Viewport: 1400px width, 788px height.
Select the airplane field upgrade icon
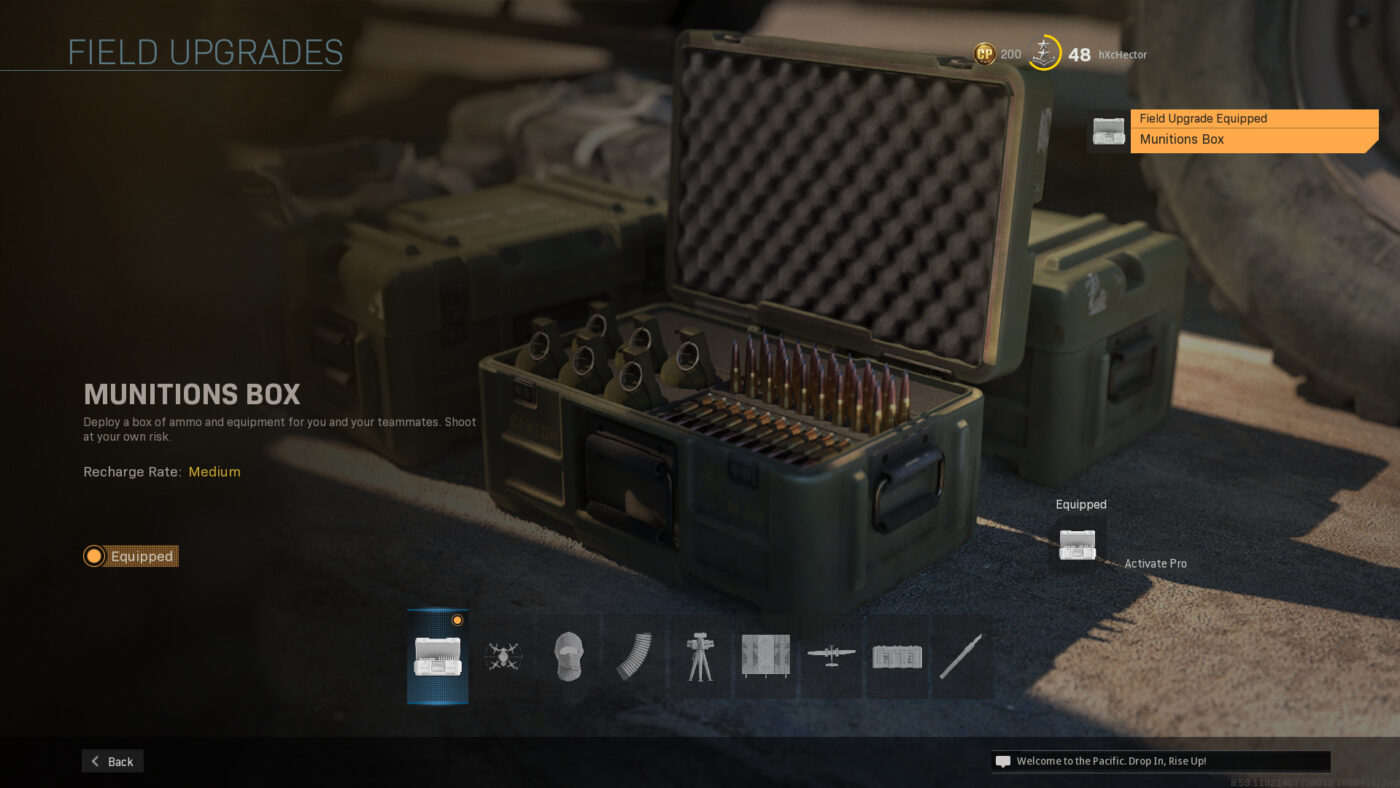831,657
